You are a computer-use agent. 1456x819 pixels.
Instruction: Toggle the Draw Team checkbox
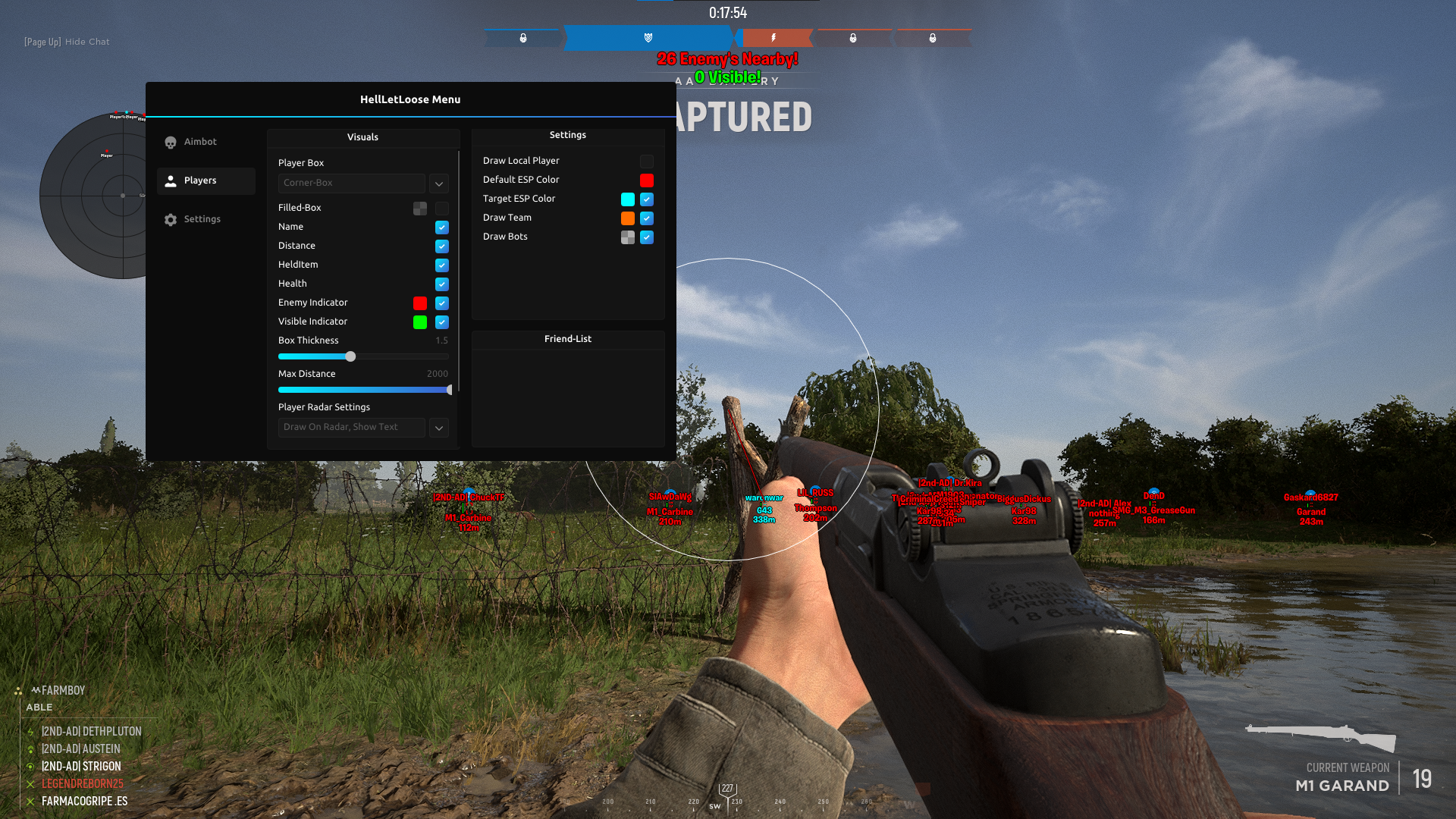tap(647, 218)
